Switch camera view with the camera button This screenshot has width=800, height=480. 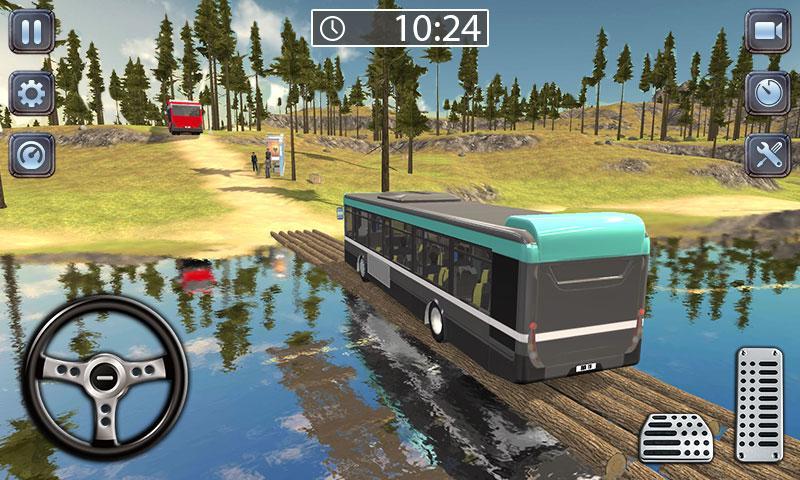[x=767, y=31]
